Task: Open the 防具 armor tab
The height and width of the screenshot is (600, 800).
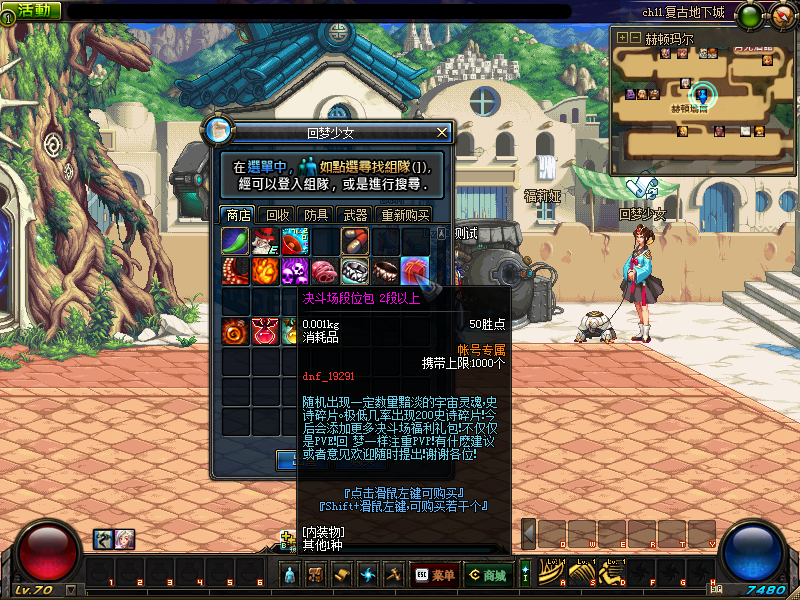Action: [x=317, y=214]
